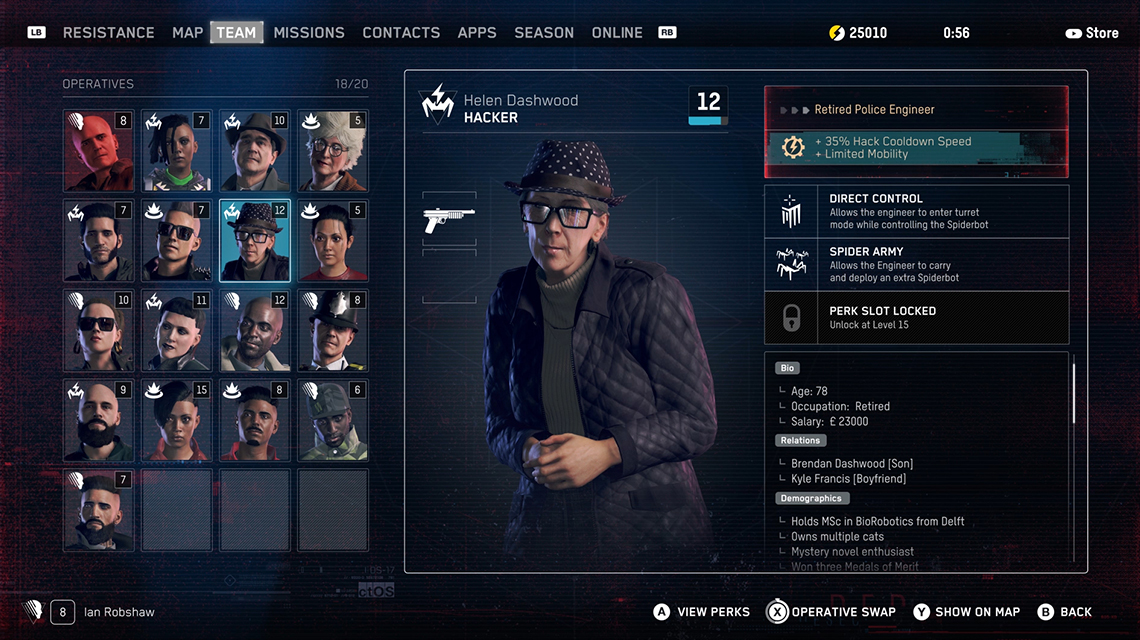Select the Direct Control perk
Screen dimensions: 1140x640
tap(916, 211)
